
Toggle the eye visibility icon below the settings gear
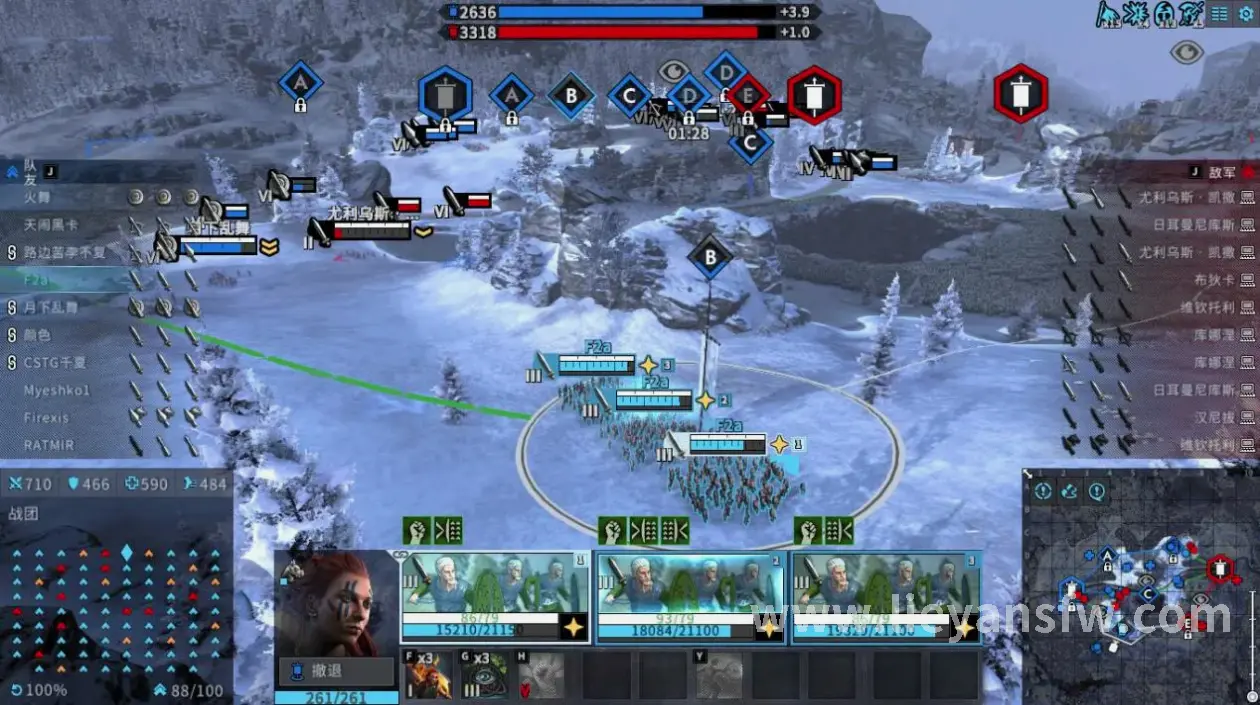tap(1186, 52)
